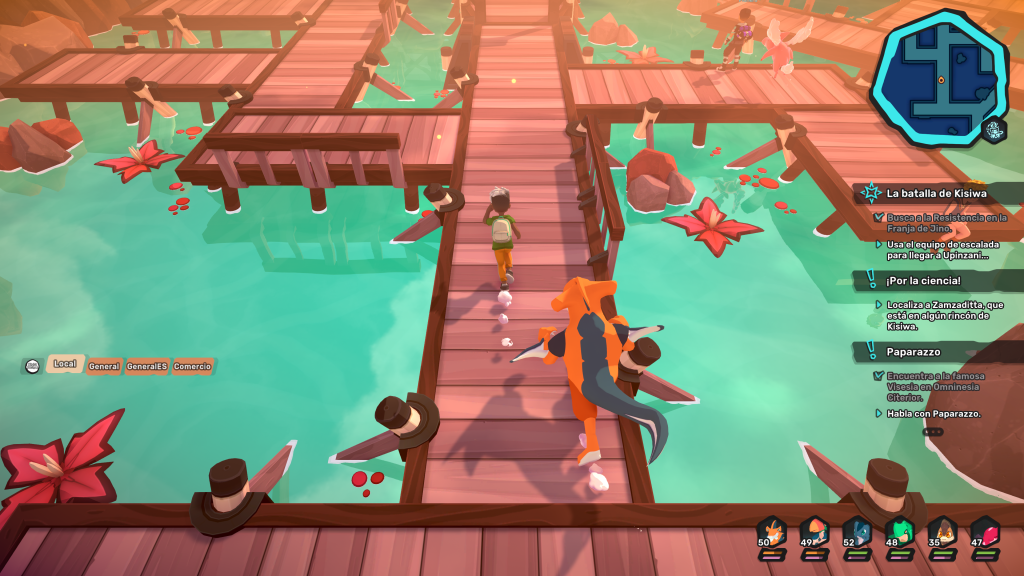1024x576 pixels.
Task: Select the level 35 brown Temtem portrait
Action: [x=942, y=533]
